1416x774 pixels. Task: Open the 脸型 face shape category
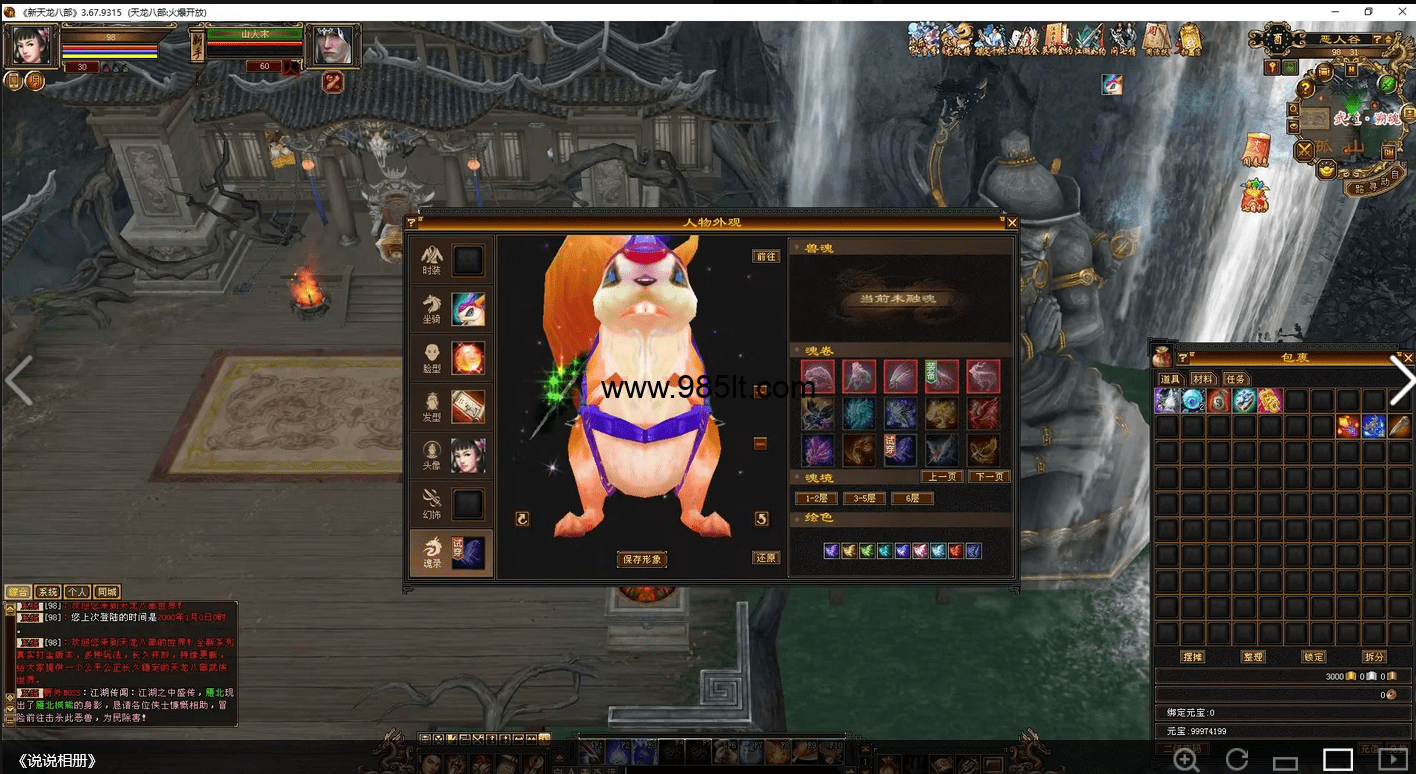coord(451,358)
